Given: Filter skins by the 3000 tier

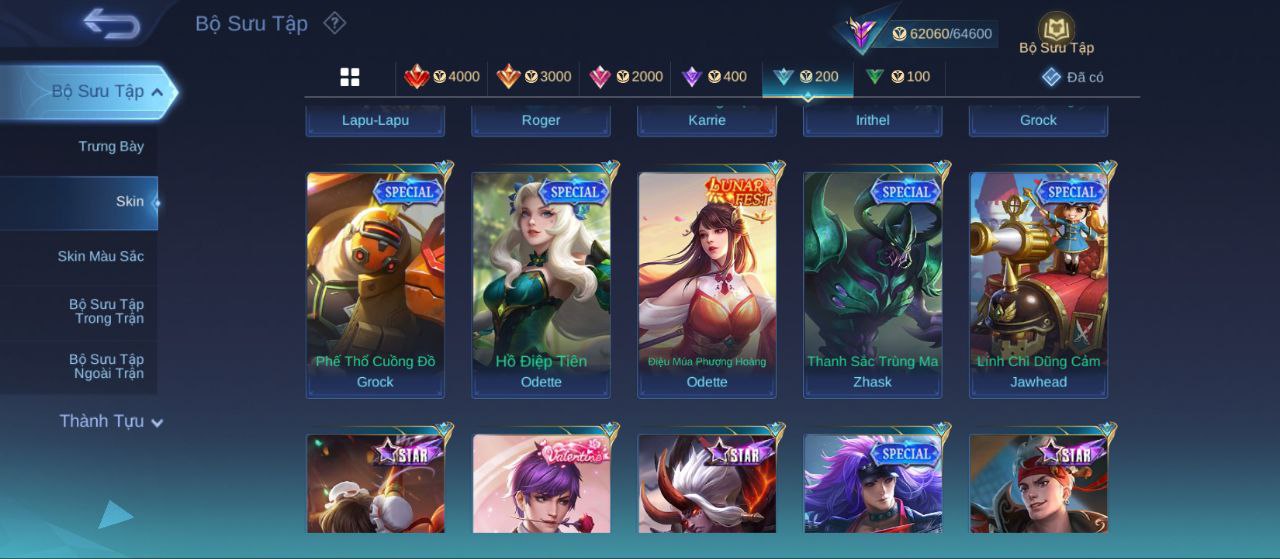Looking at the screenshot, I should click(534, 77).
